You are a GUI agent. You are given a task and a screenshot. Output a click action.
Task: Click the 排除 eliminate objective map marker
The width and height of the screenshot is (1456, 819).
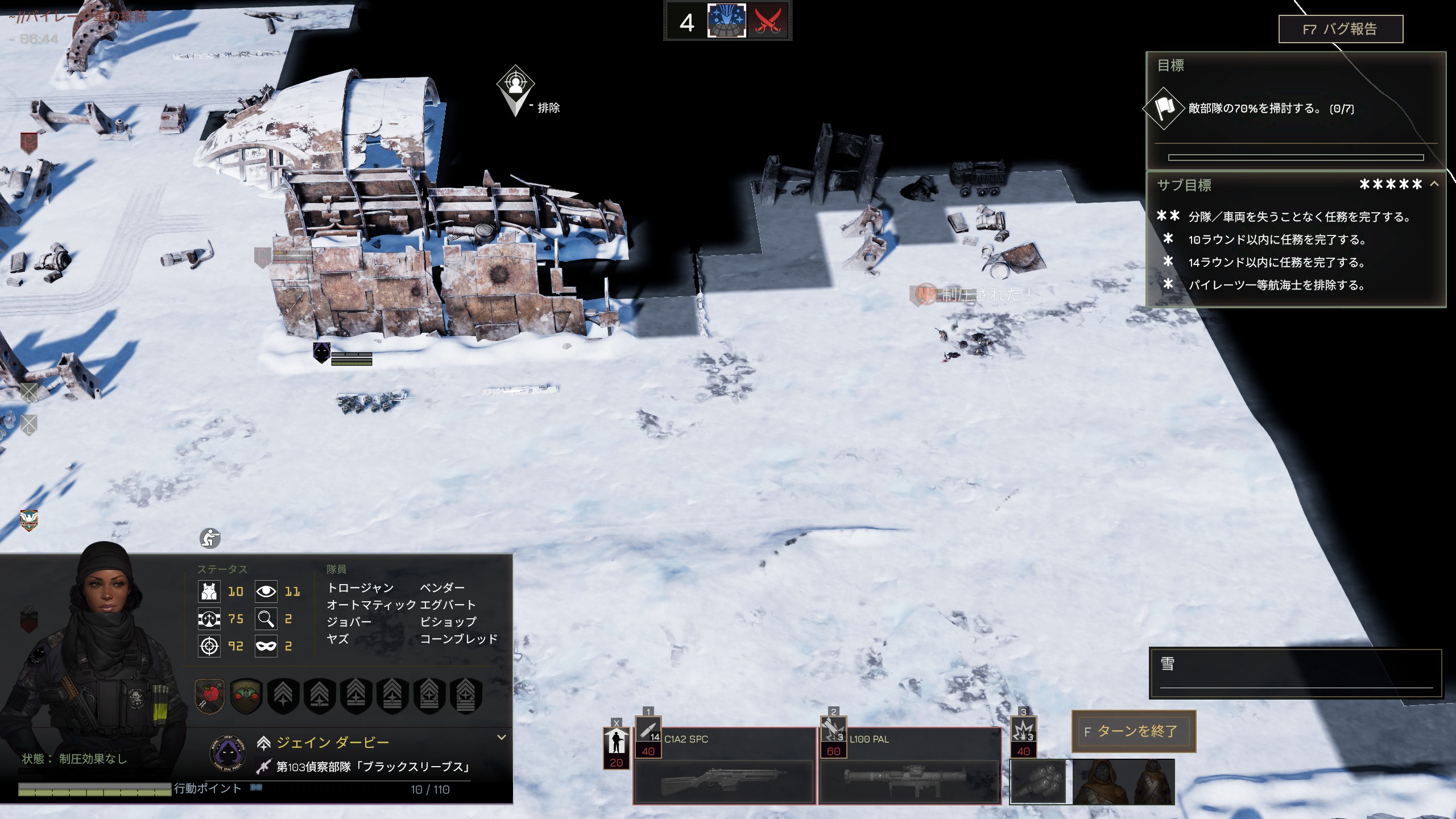[x=515, y=89]
